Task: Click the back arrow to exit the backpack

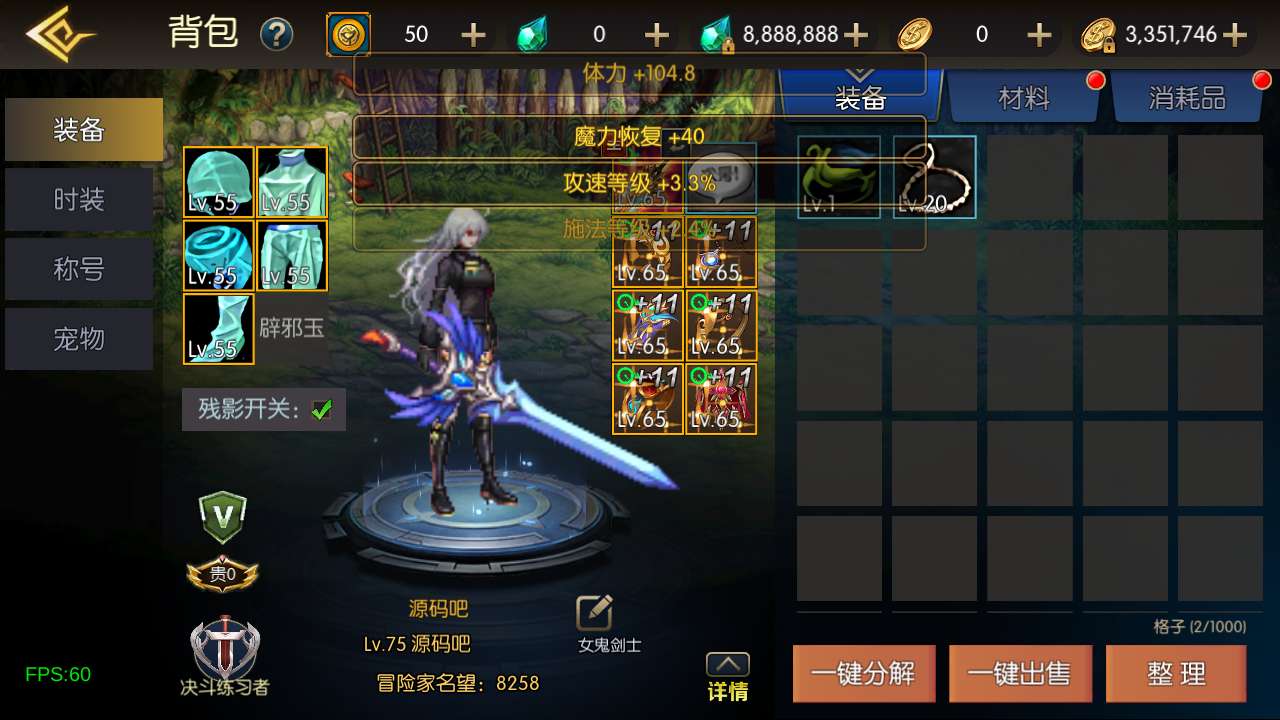Action: coord(57,33)
